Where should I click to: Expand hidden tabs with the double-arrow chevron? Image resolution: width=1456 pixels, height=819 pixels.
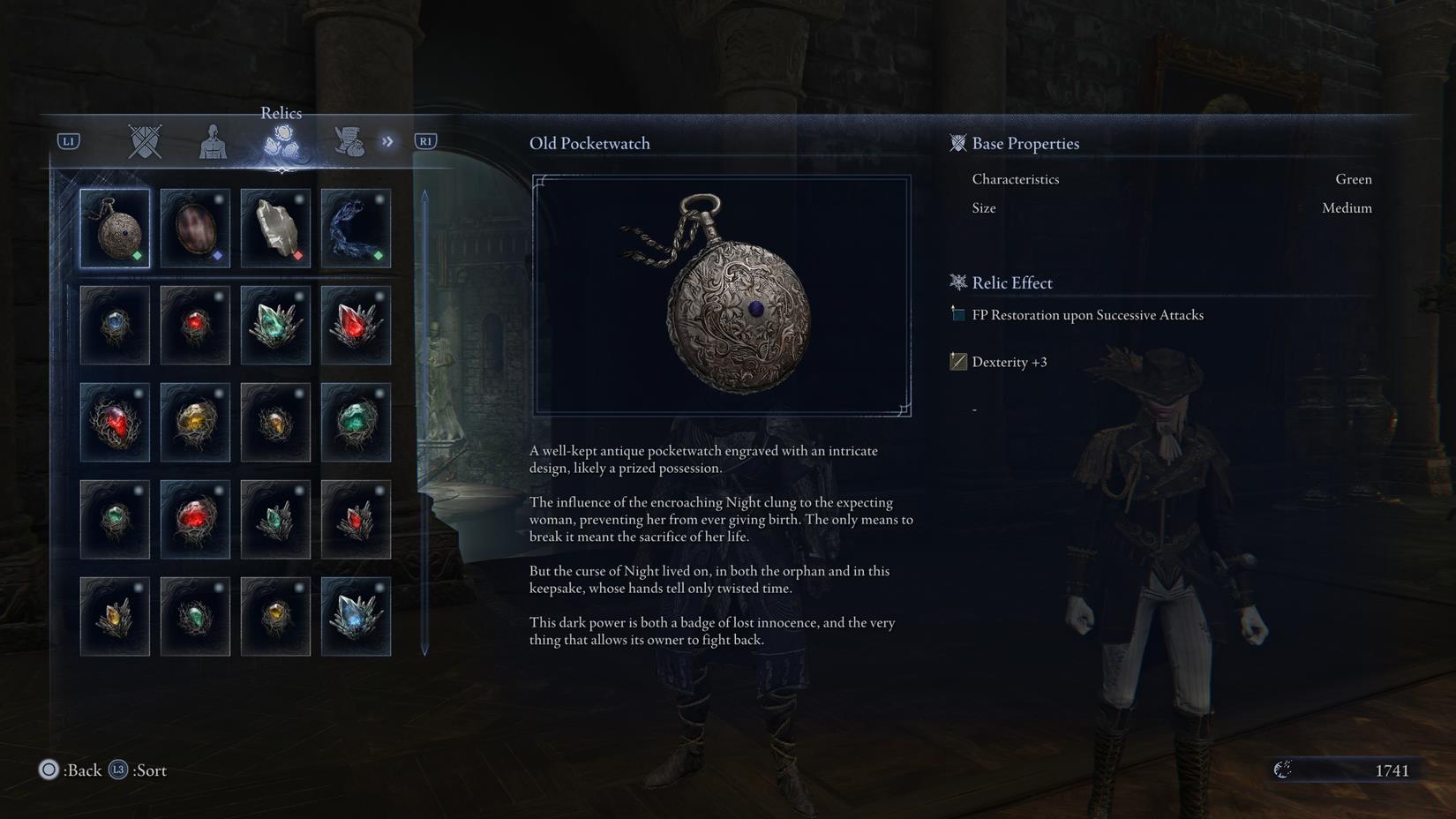(x=387, y=141)
